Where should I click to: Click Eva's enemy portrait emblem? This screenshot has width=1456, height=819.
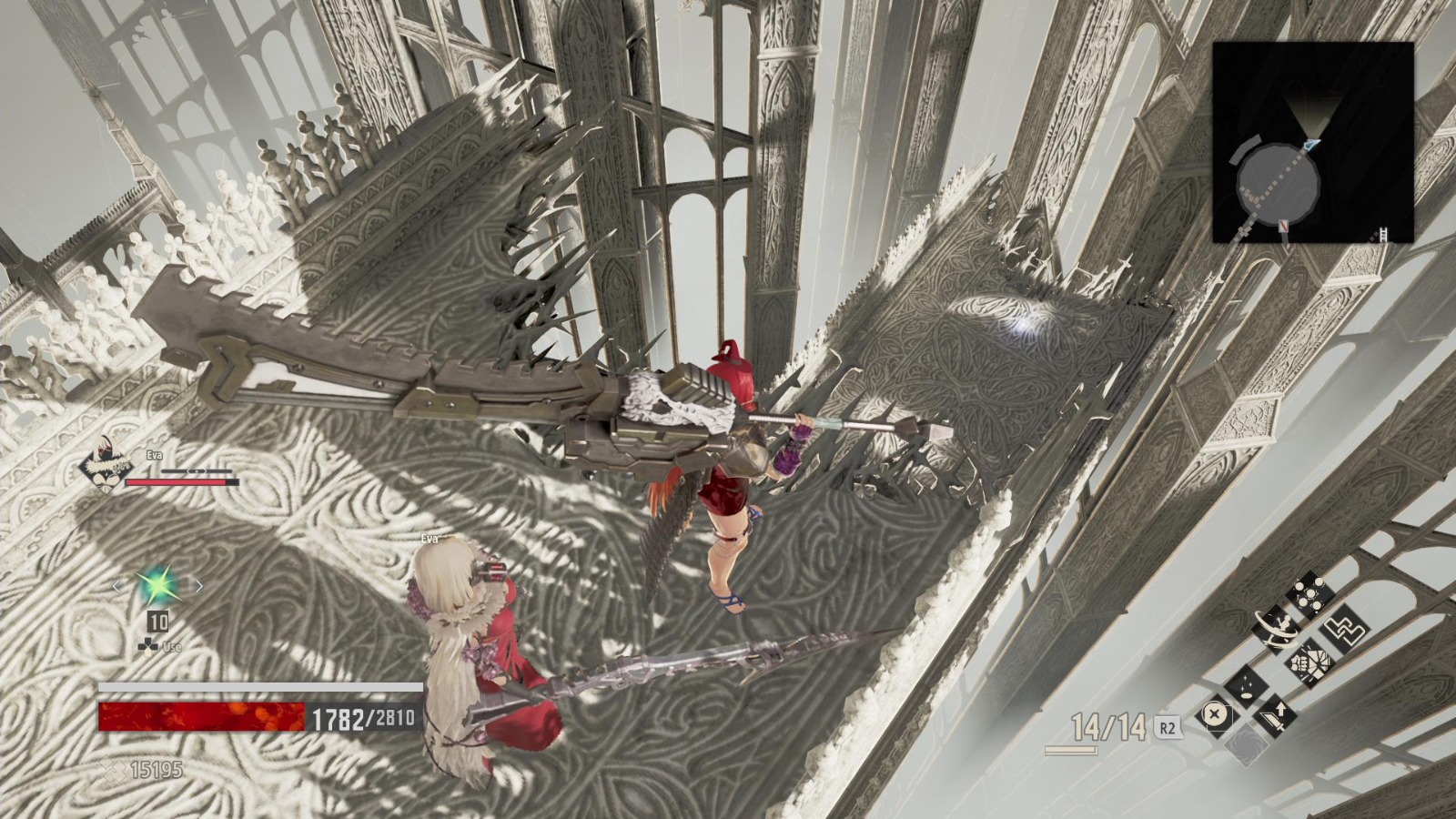103,464
